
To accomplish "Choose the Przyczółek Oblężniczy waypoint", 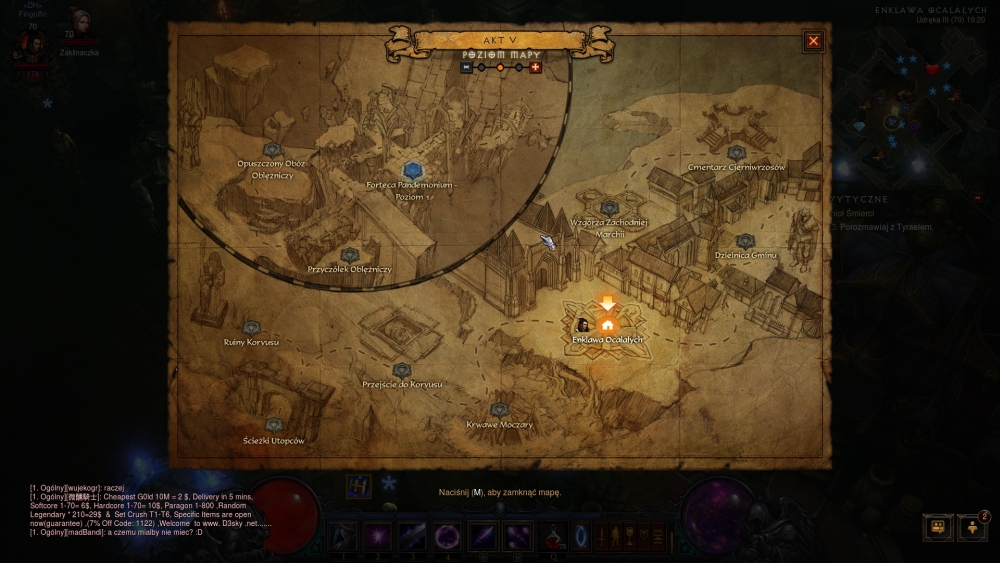I will (349, 256).
